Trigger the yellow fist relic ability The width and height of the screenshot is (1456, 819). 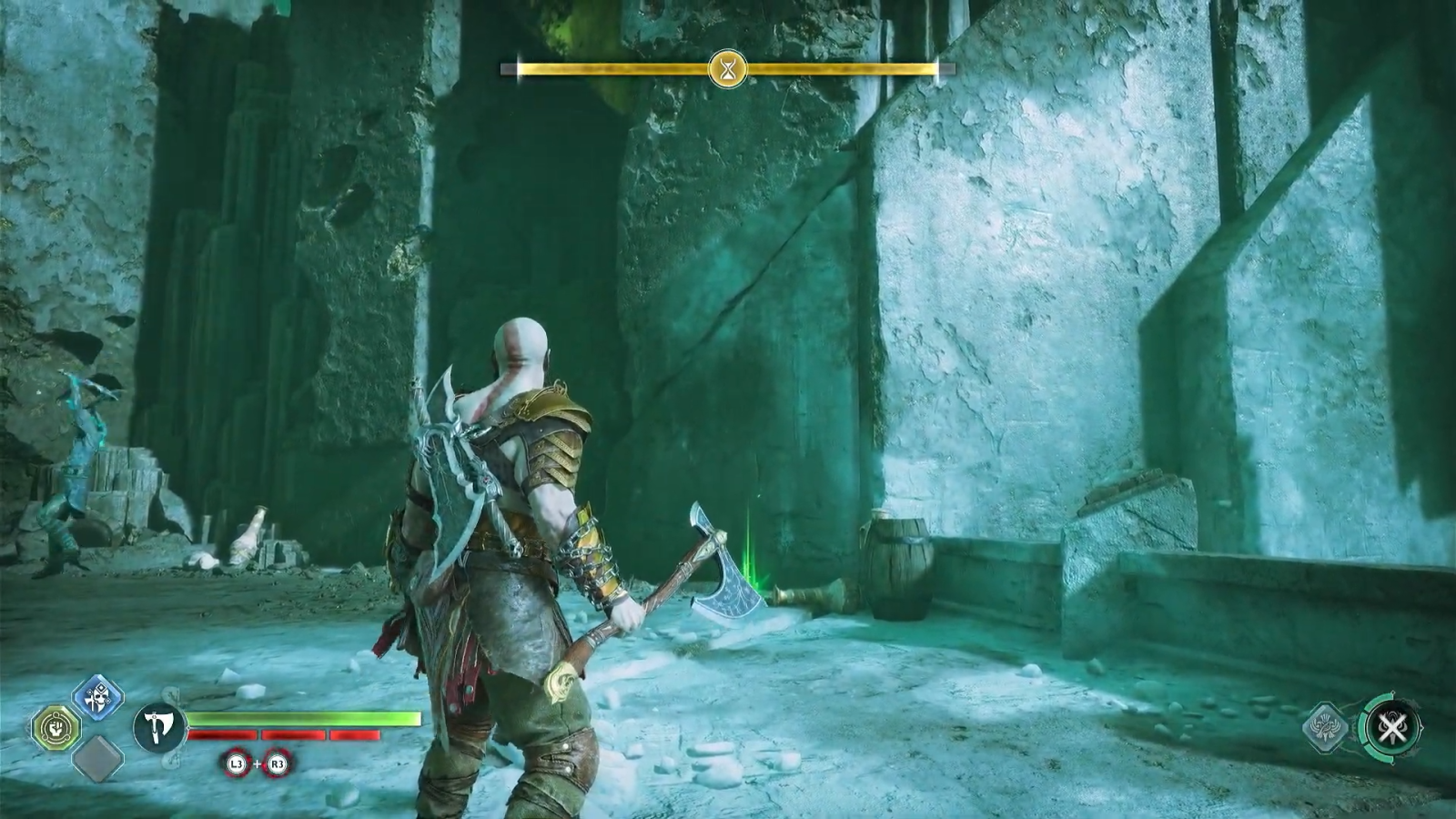56,727
